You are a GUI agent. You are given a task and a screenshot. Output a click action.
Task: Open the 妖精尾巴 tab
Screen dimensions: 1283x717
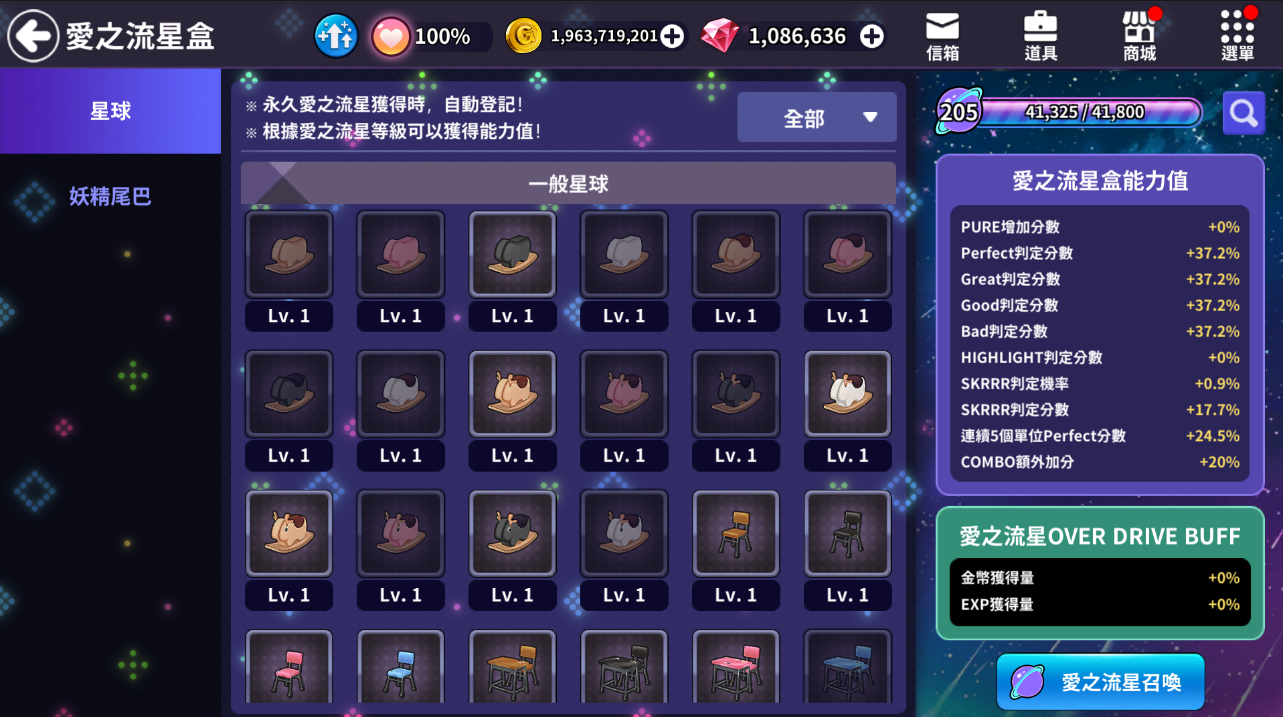(x=110, y=196)
